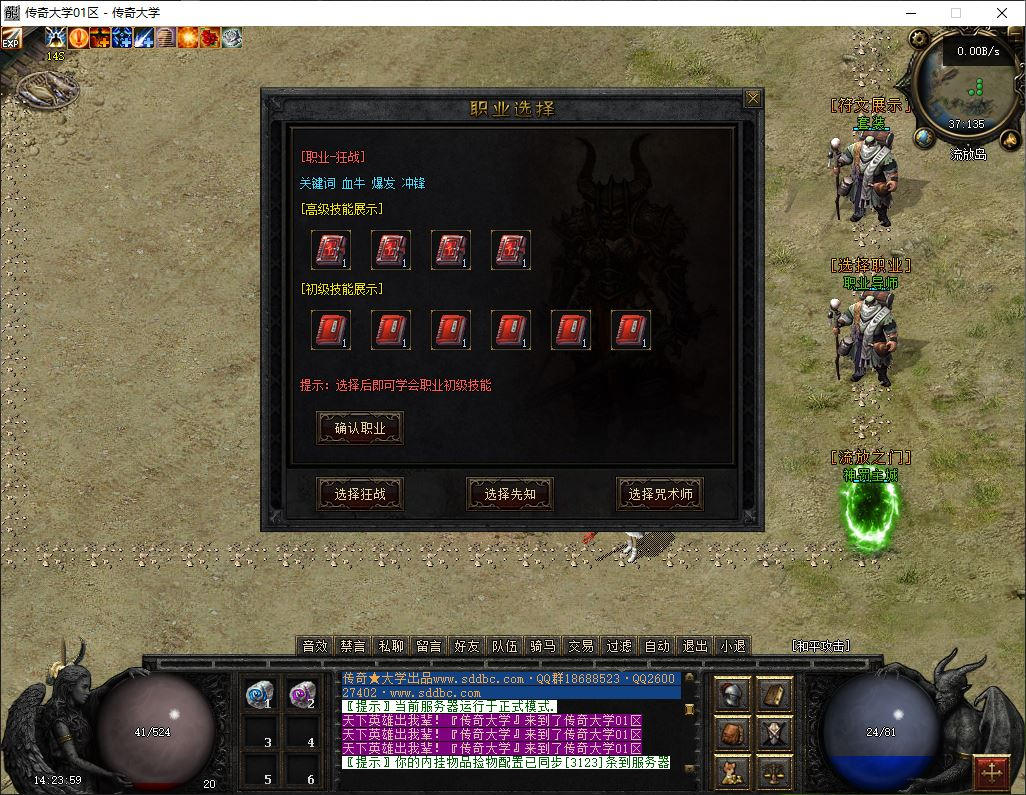Viewport: 1026px width, 795px height.
Task: Open the world map globe icon
Action: pos(925,138)
